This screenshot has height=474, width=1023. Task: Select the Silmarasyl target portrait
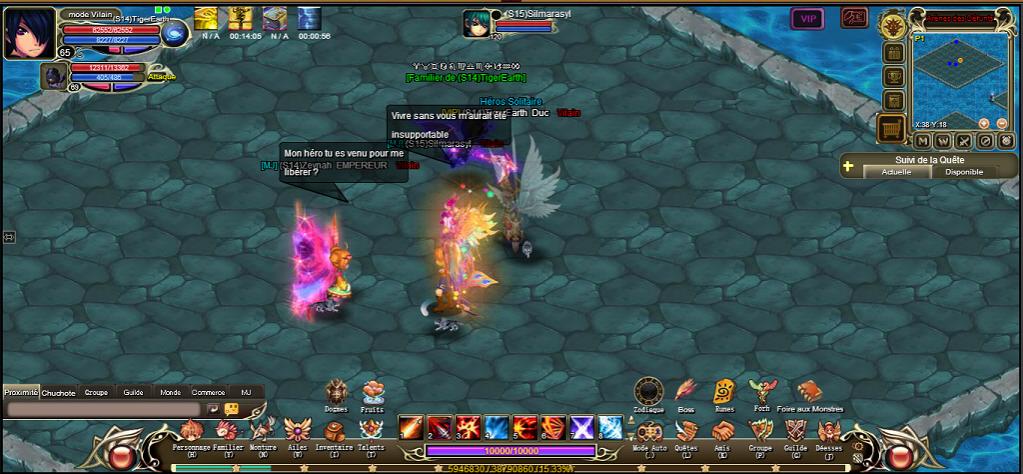pos(476,23)
